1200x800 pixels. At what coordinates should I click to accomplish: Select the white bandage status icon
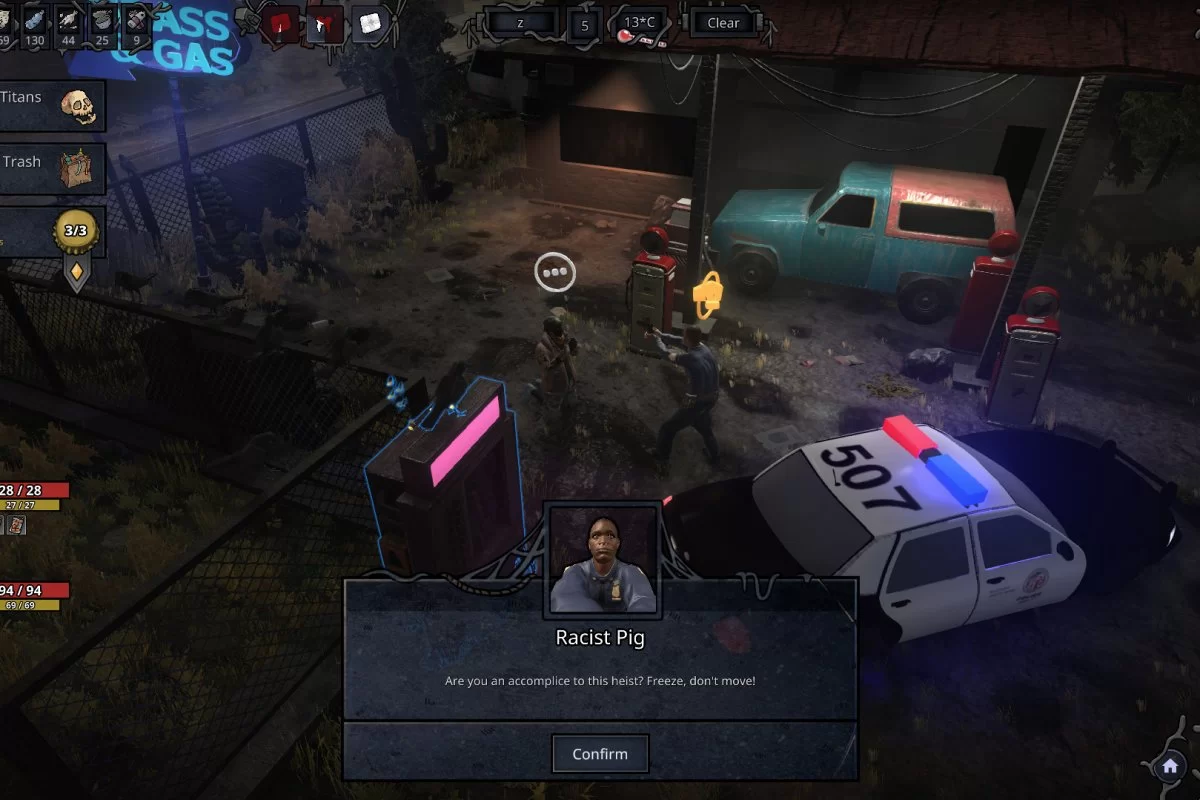pyautogui.click(x=371, y=24)
